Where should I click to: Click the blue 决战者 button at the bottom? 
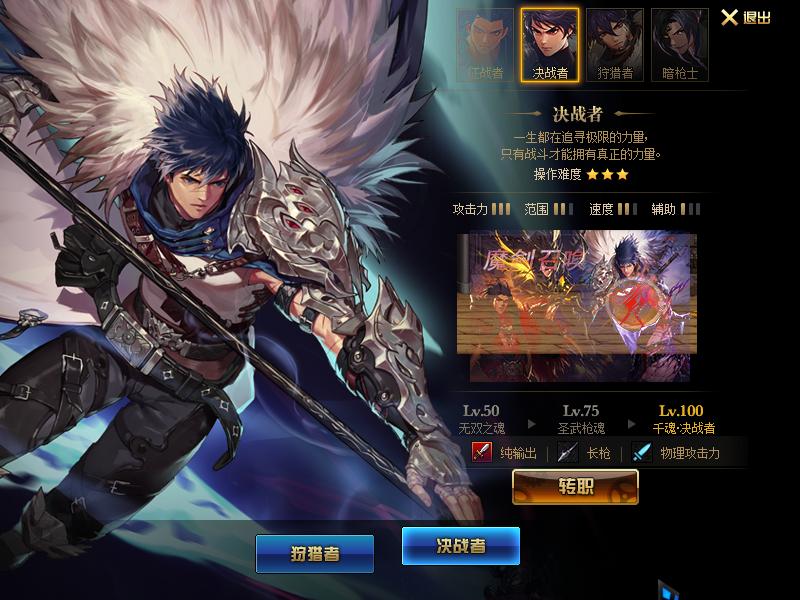[461, 546]
